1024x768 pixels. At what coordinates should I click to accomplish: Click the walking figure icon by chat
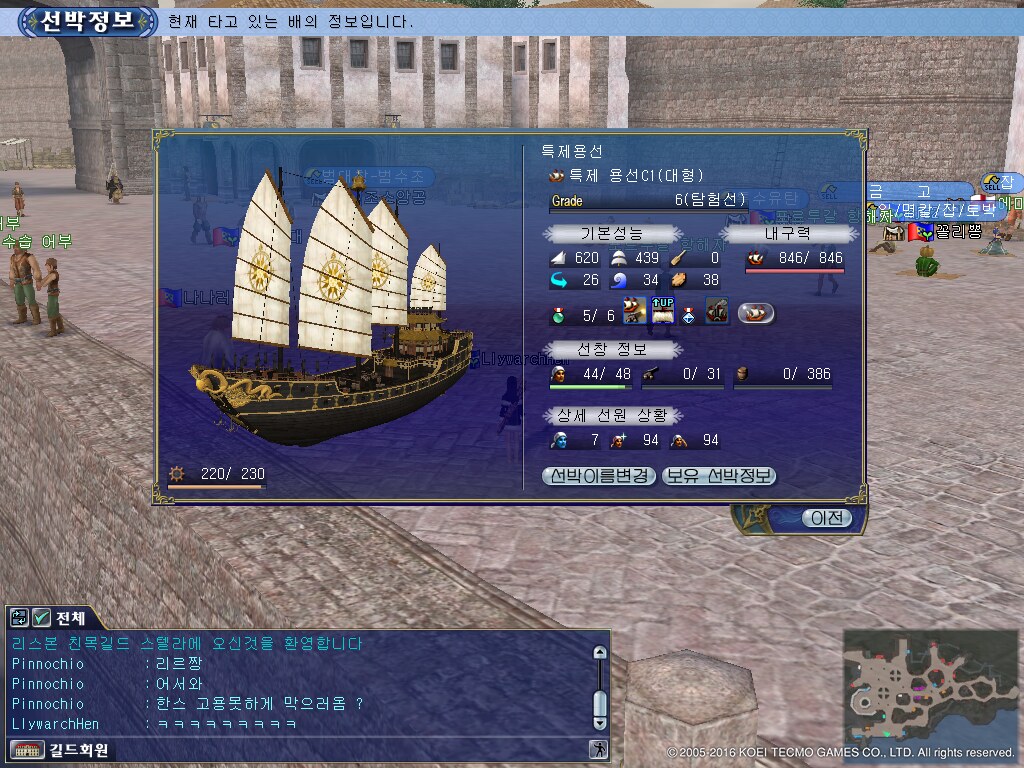[598, 749]
